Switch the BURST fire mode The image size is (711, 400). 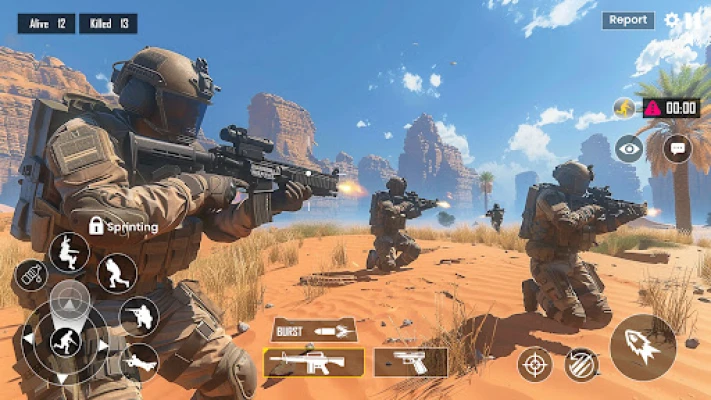(314, 330)
